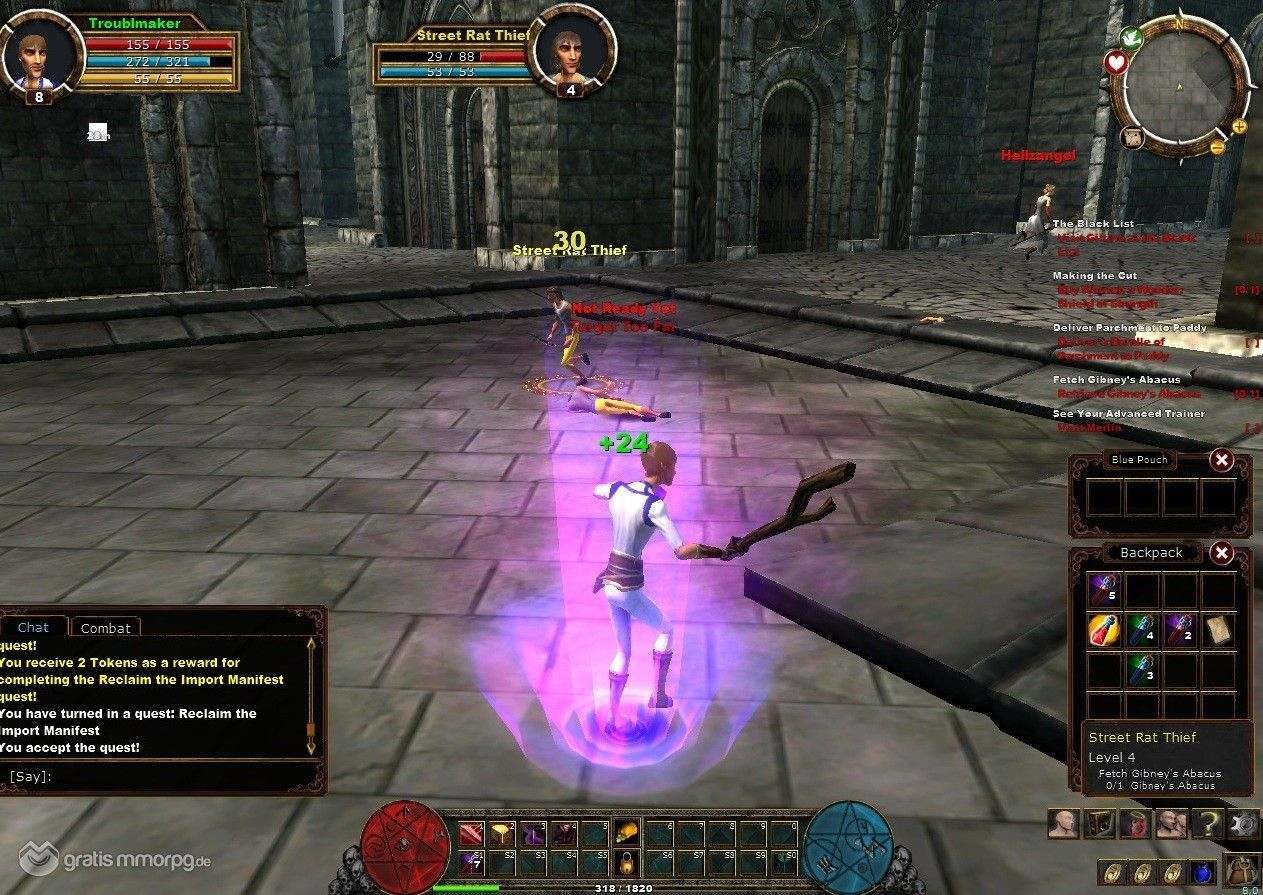The width and height of the screenshot is (1263, 895).
Task: Switch to the Combat chat tab
Action: coord(105,628)
